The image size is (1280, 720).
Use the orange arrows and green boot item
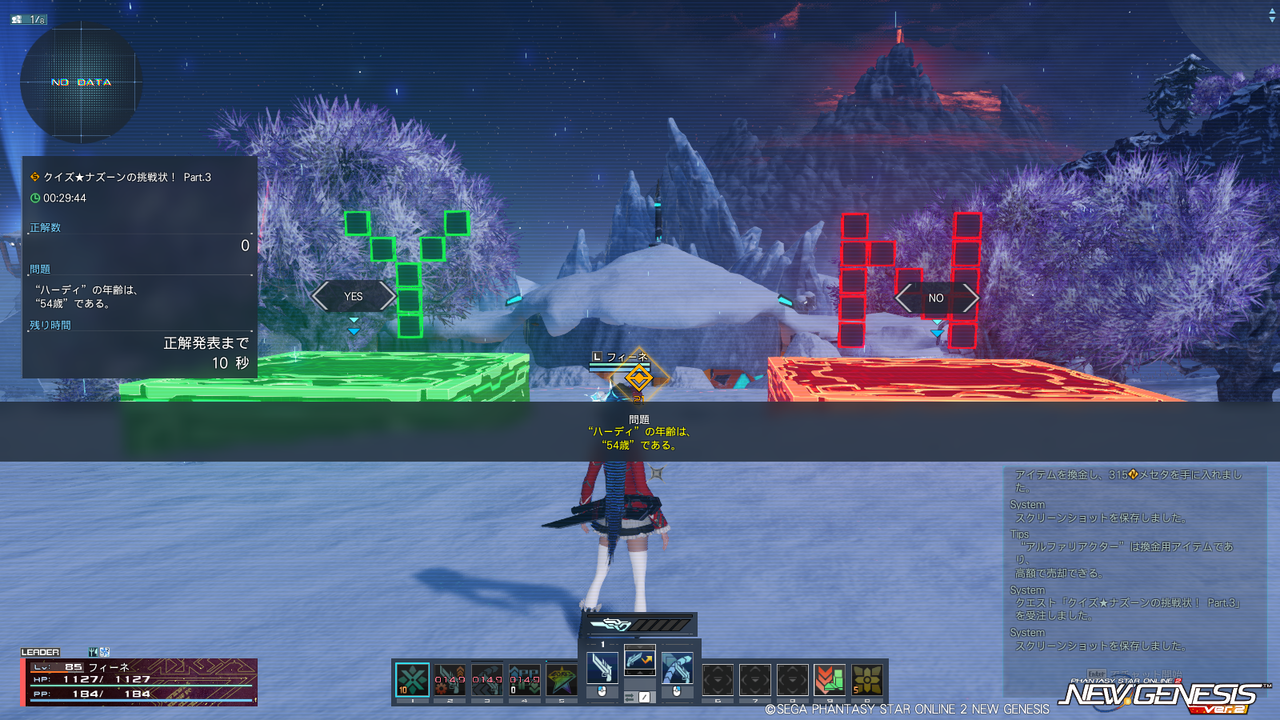coord(829,680)
